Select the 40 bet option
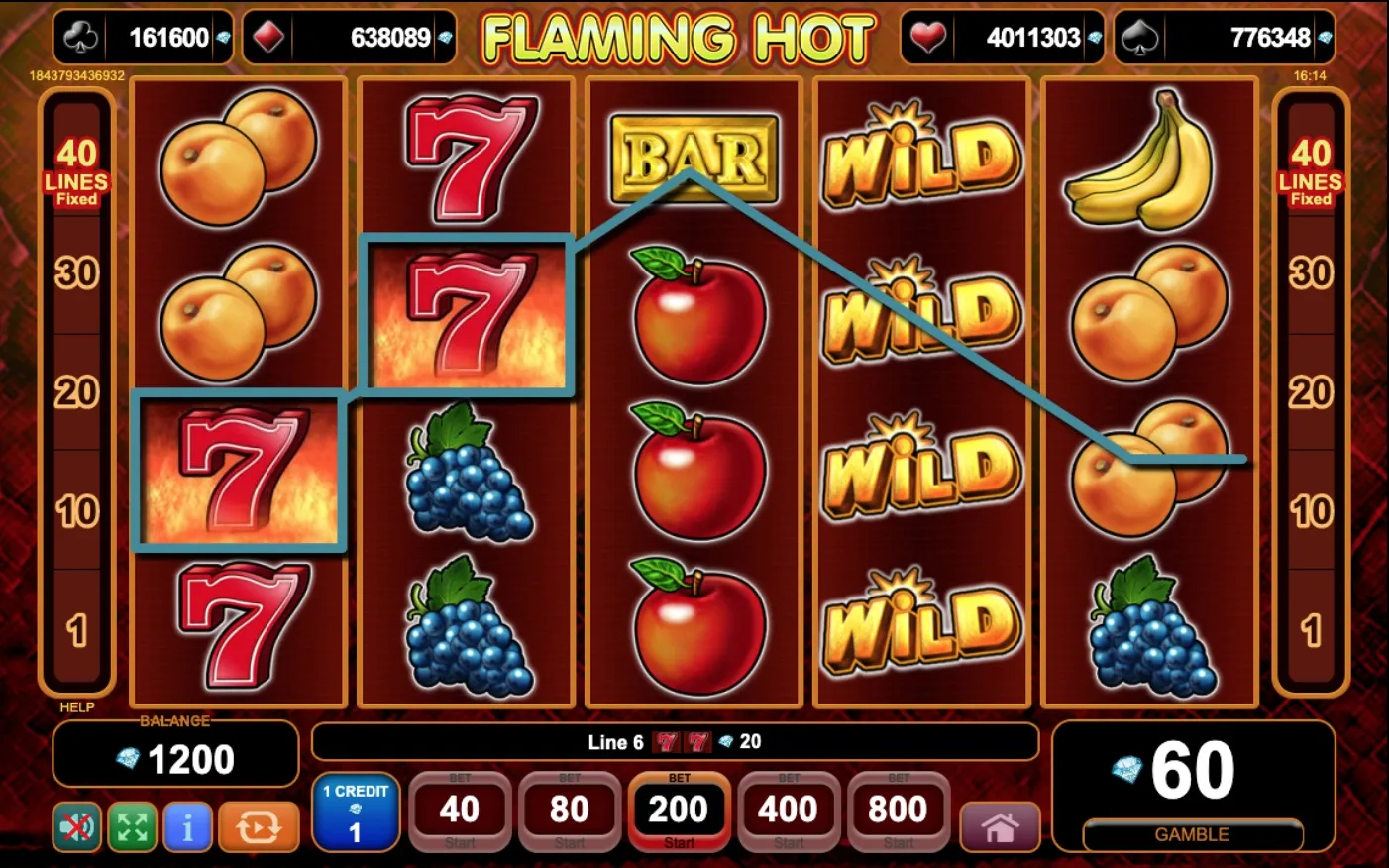Viewport: 1389px width, 868px height. [x=460, y=809]
